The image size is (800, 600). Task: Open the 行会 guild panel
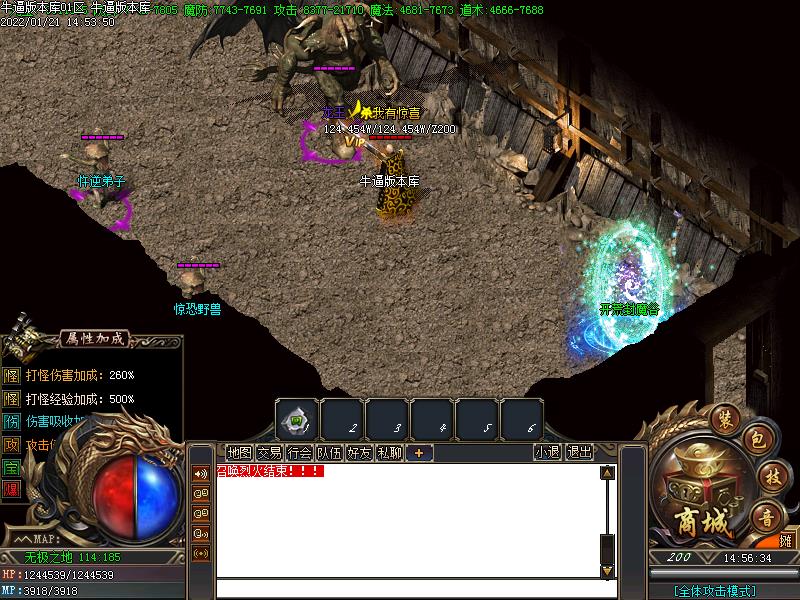click(299, 453)
